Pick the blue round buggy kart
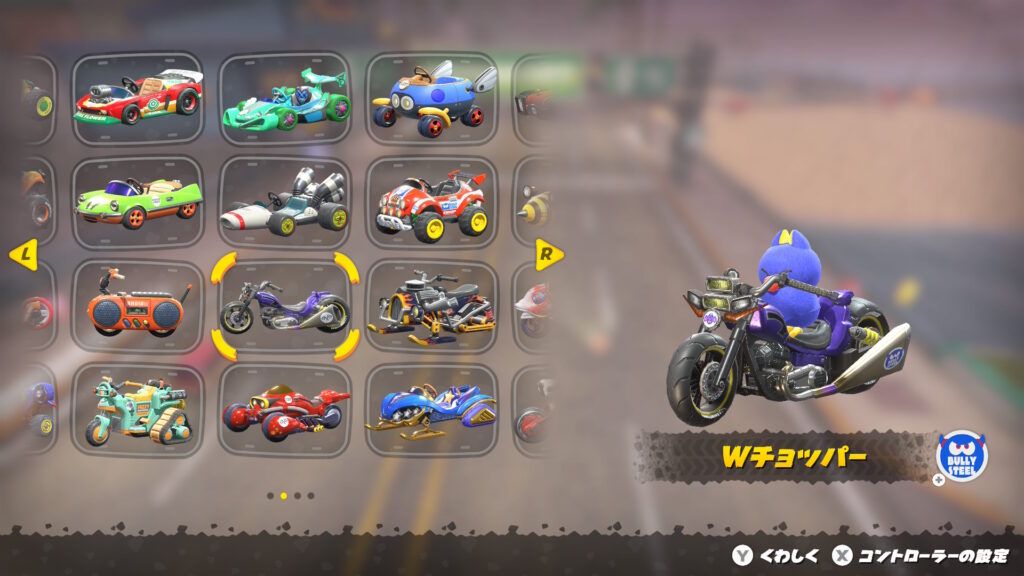Viewport: 1024px width, 576px height. tap(431, 99)
